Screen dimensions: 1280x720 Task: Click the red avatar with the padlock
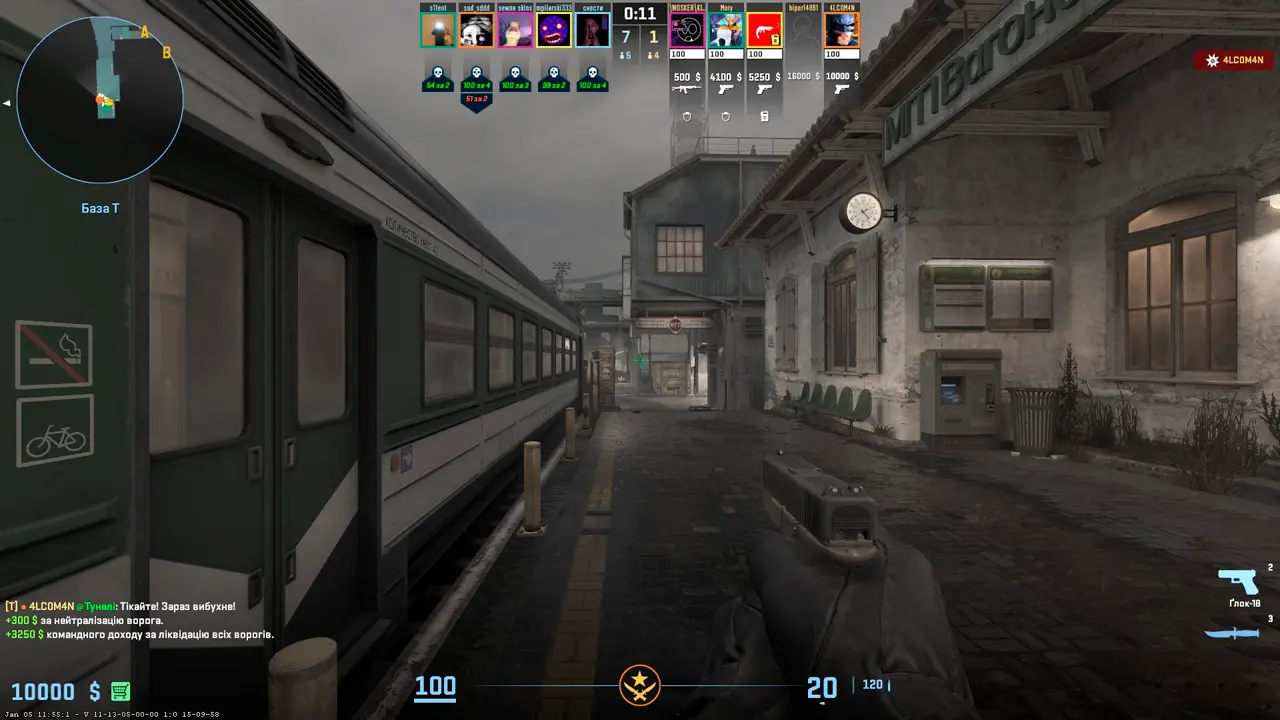click(x=765, y=30)
